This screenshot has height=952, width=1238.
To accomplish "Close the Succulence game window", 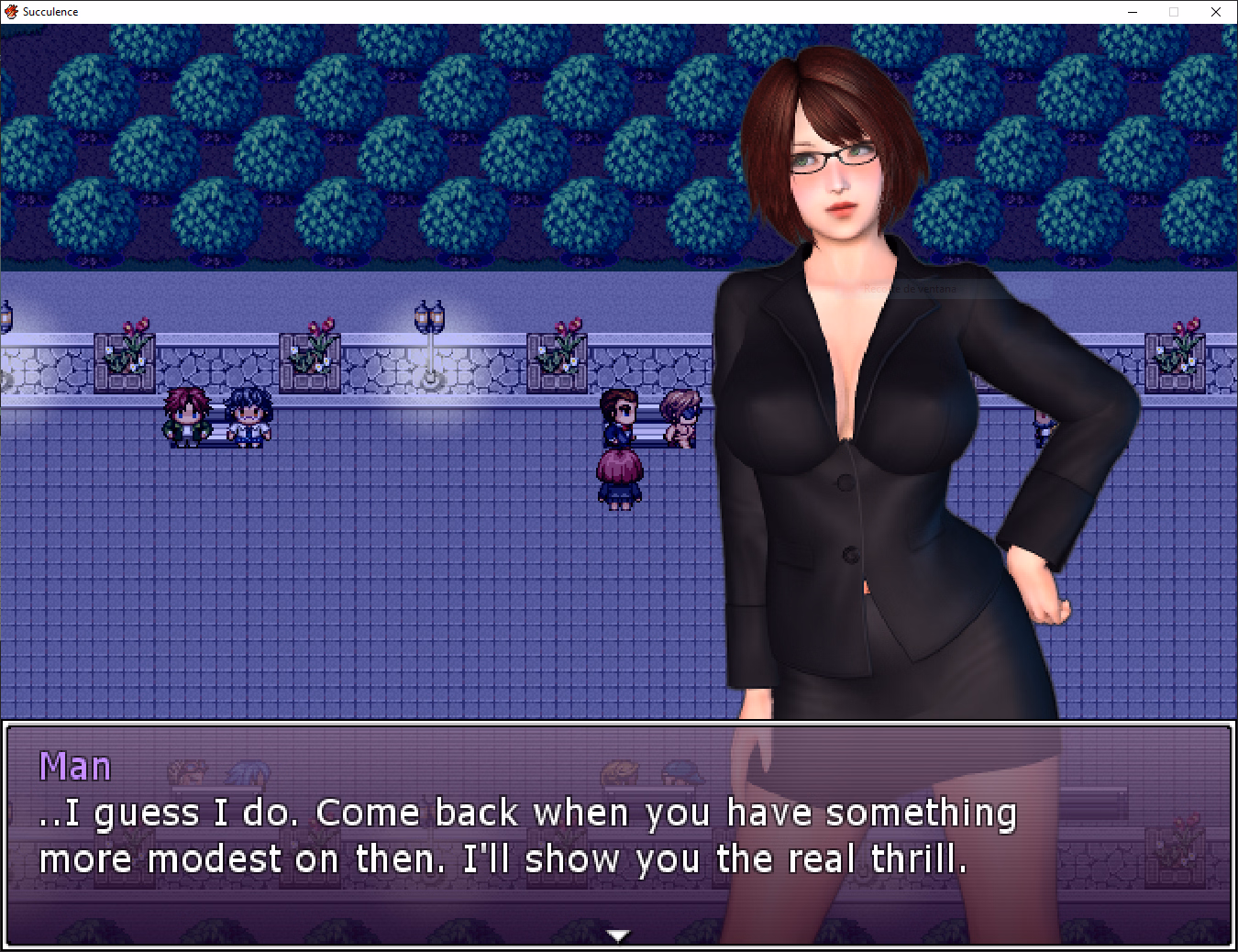I will coord(1216,12).
